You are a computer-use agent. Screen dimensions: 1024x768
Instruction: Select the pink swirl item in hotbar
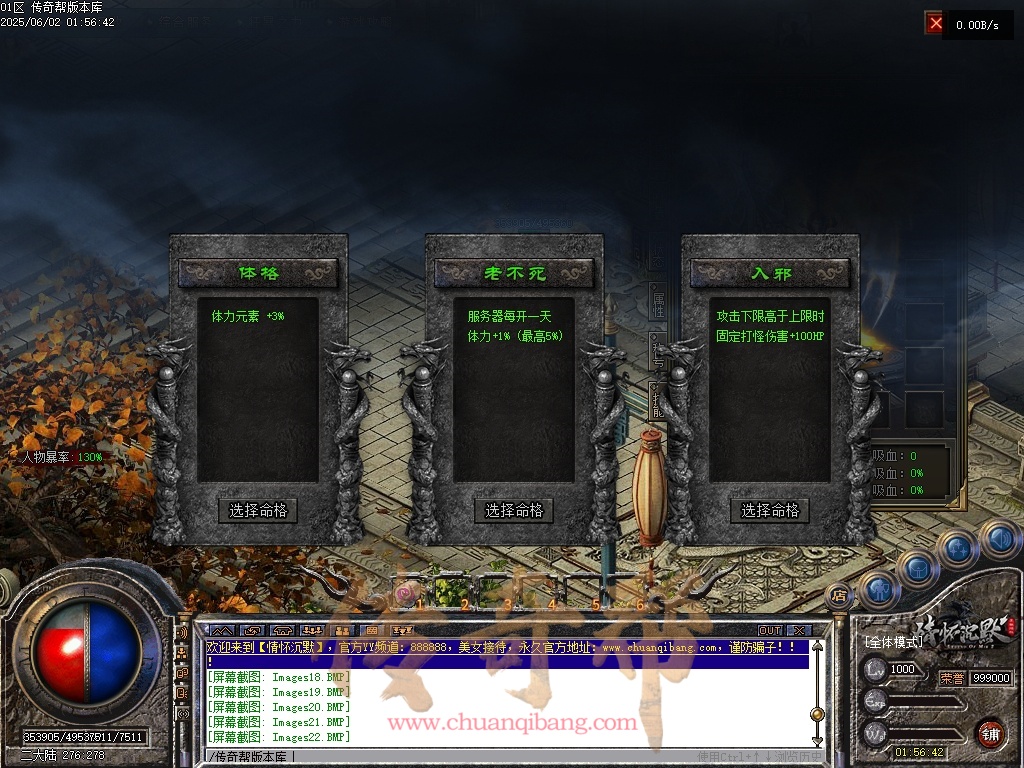click(x=405, y=594)
